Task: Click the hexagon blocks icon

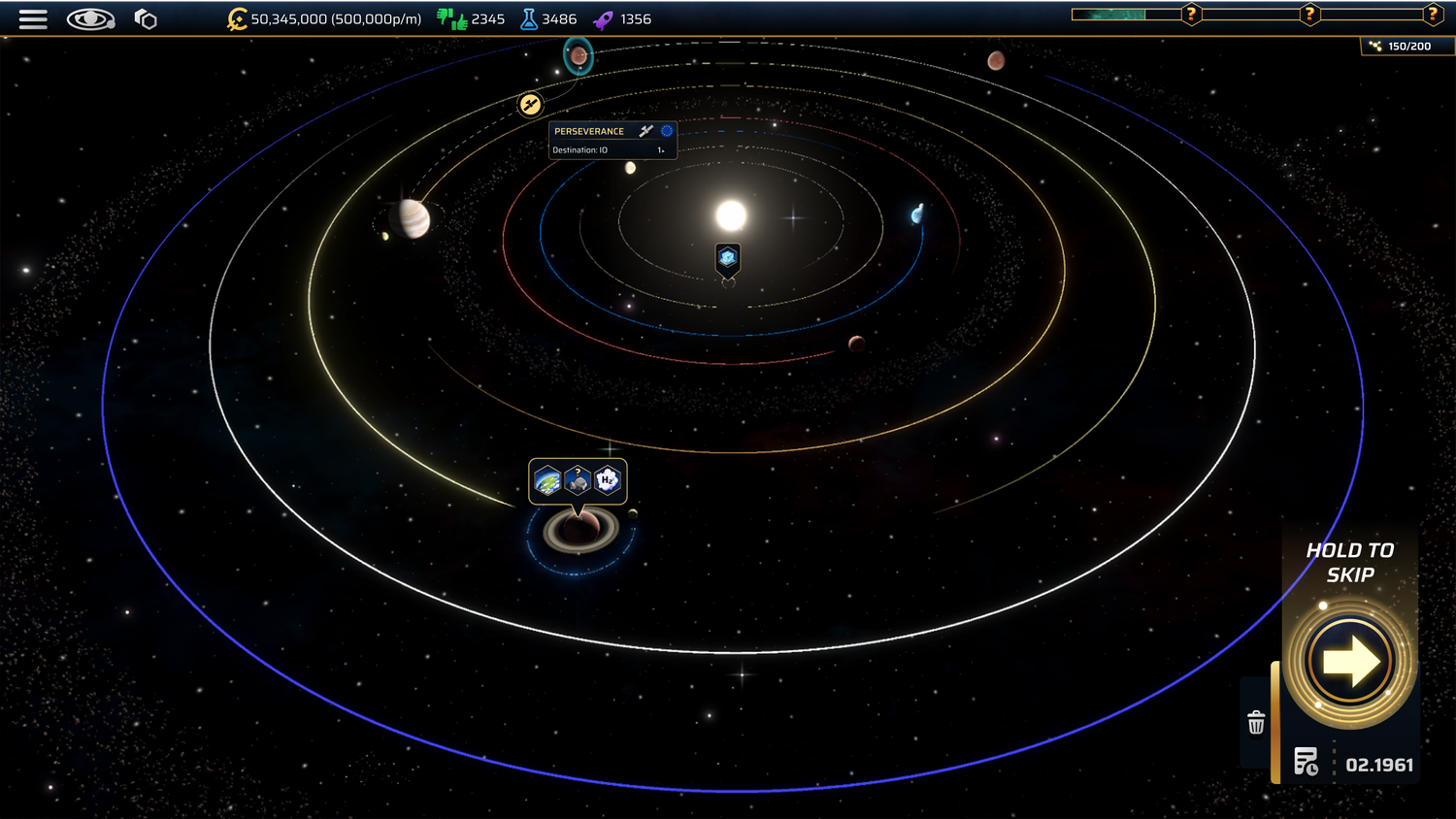Action: pyautogui.click(x=146, y=19)
